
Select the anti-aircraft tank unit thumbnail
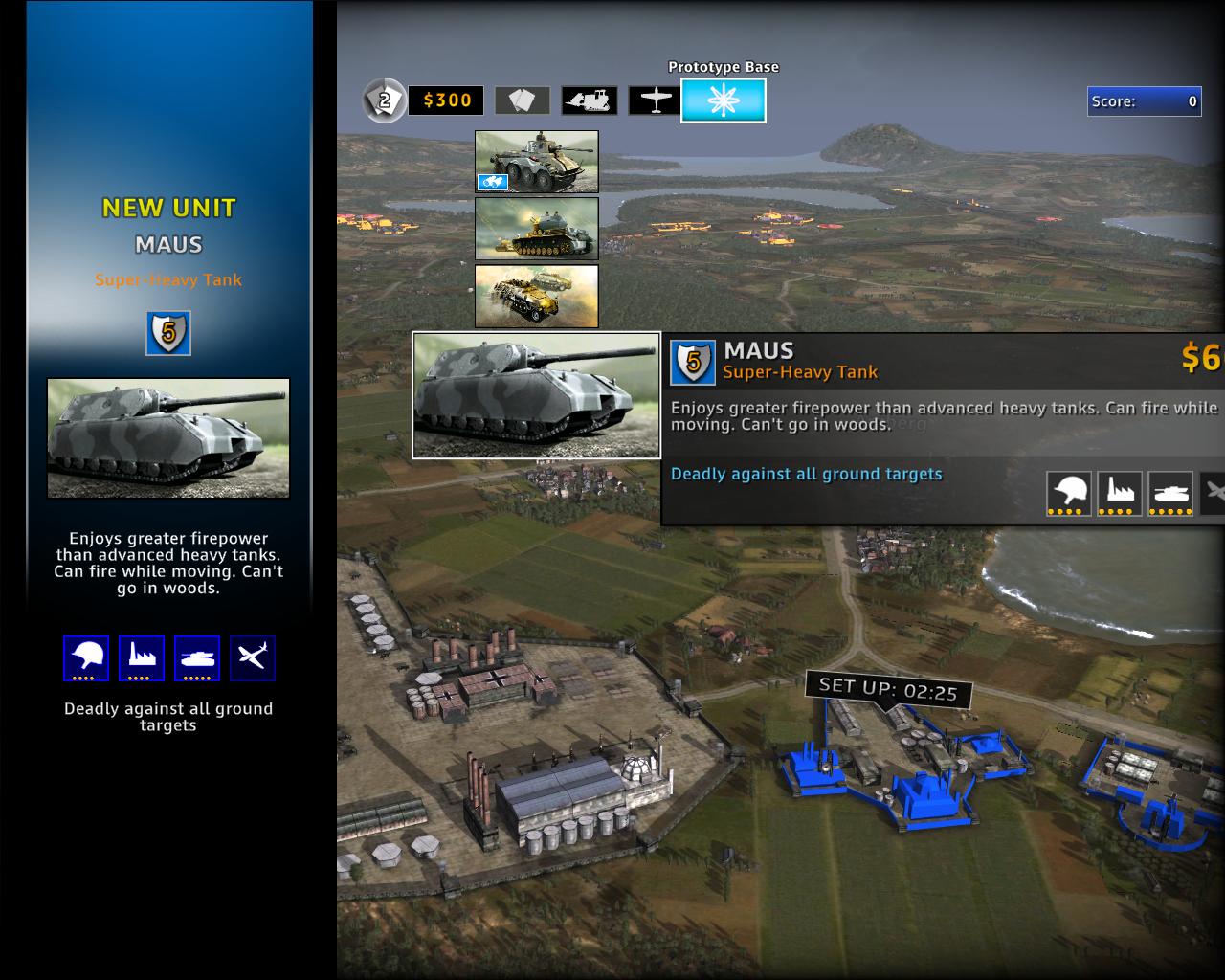(537, 229)
